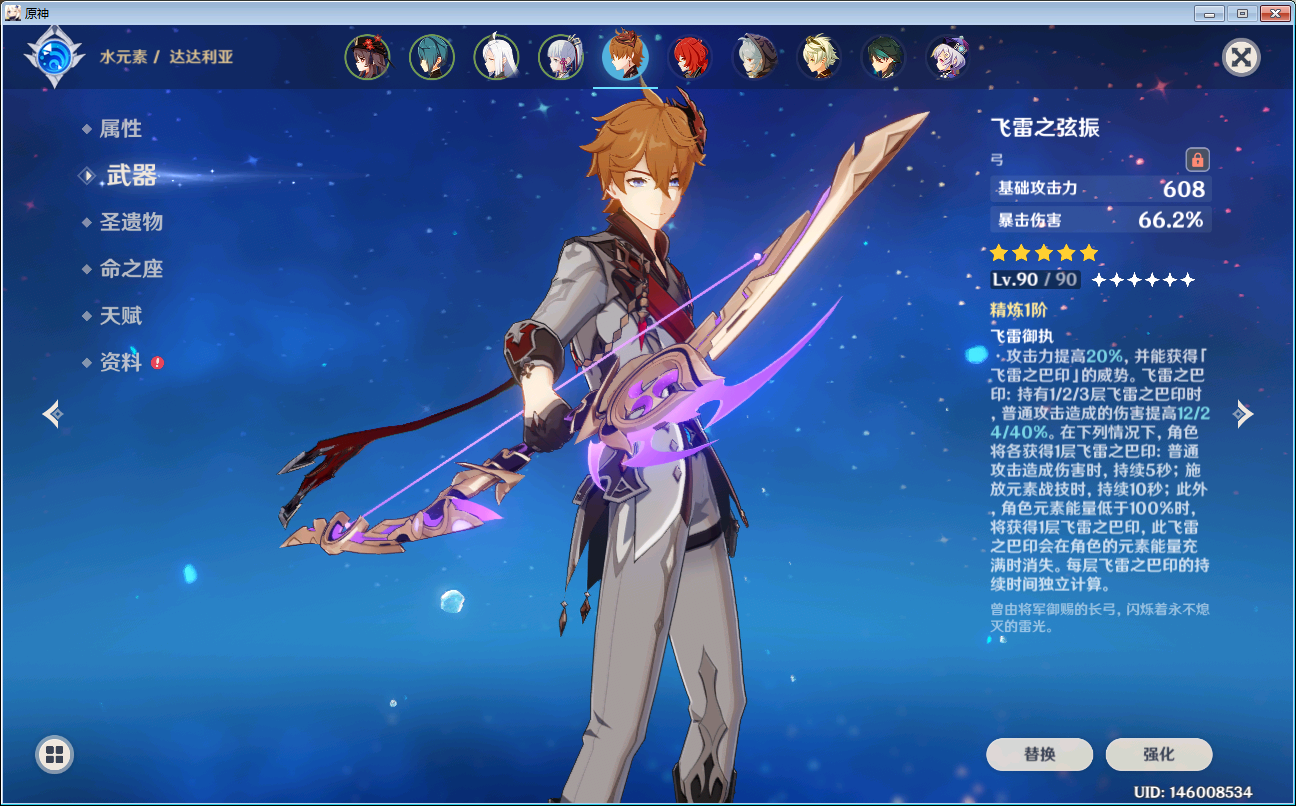This screenshot has height=806, width=1296.
Task: Show the 天赋 talents section
Action: (x=120, y=316)
